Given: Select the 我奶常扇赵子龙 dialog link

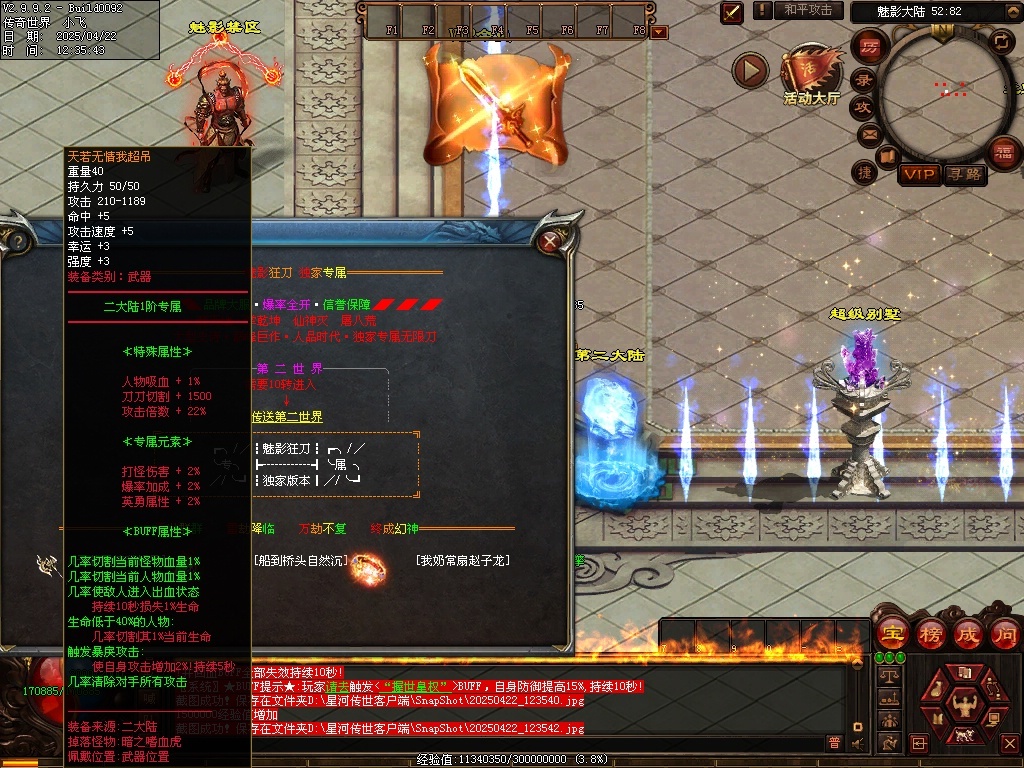Looking at the screenshot, I should point(464,561).
